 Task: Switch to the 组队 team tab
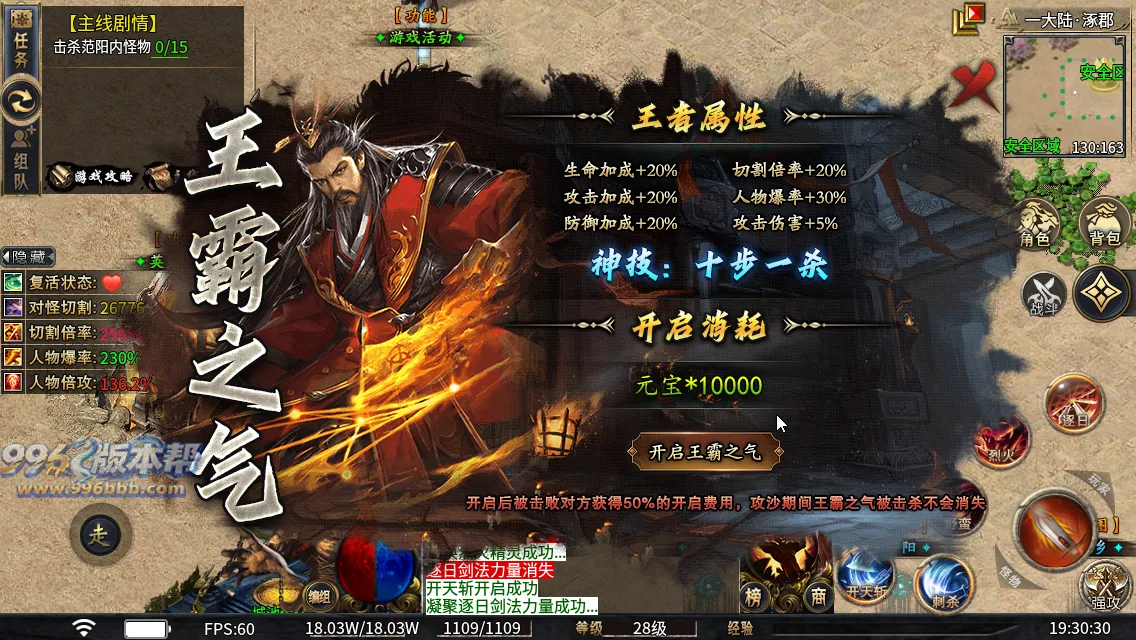coord(21,160)
